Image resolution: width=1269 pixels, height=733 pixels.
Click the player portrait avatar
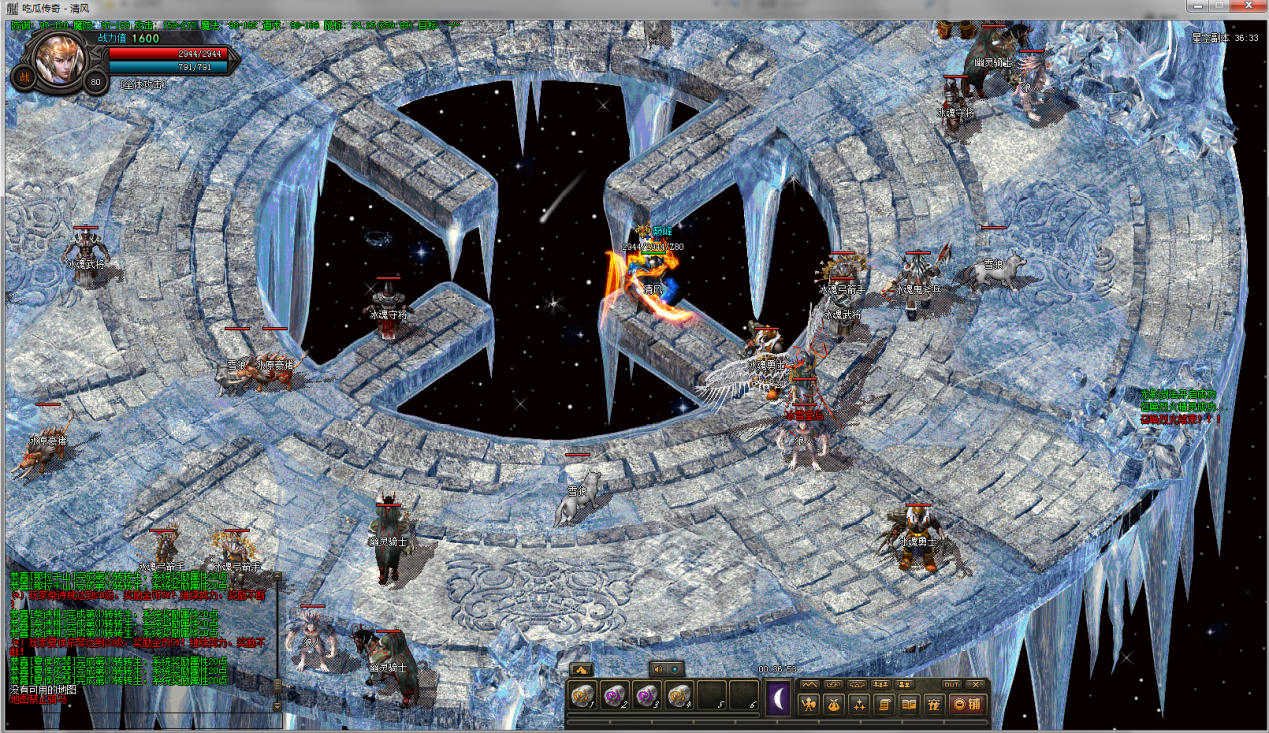(58, 59)
